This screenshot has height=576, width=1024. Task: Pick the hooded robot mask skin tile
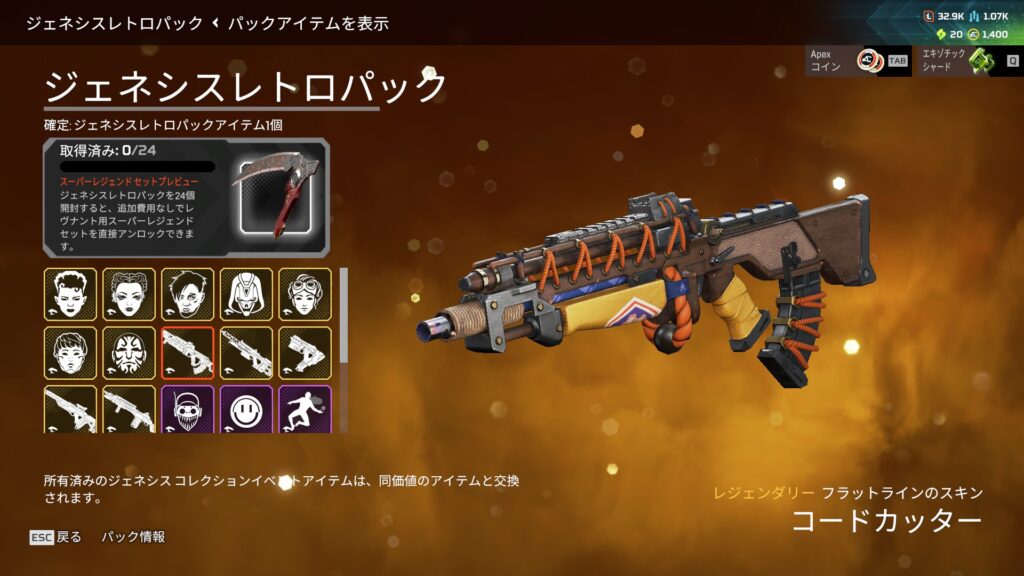pos(247,294)
